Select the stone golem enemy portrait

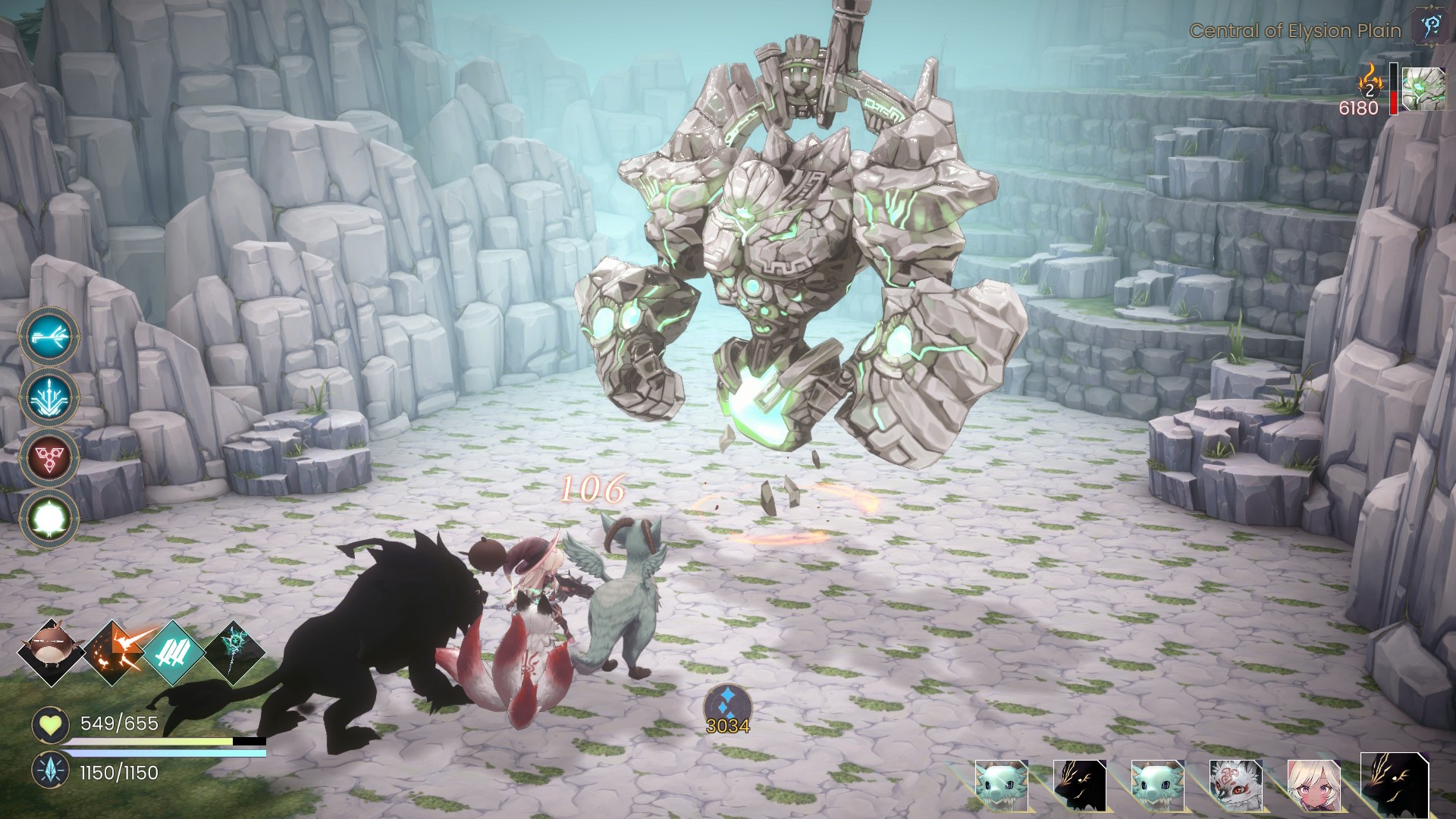pyautogui.click(x=1423, y=89)
